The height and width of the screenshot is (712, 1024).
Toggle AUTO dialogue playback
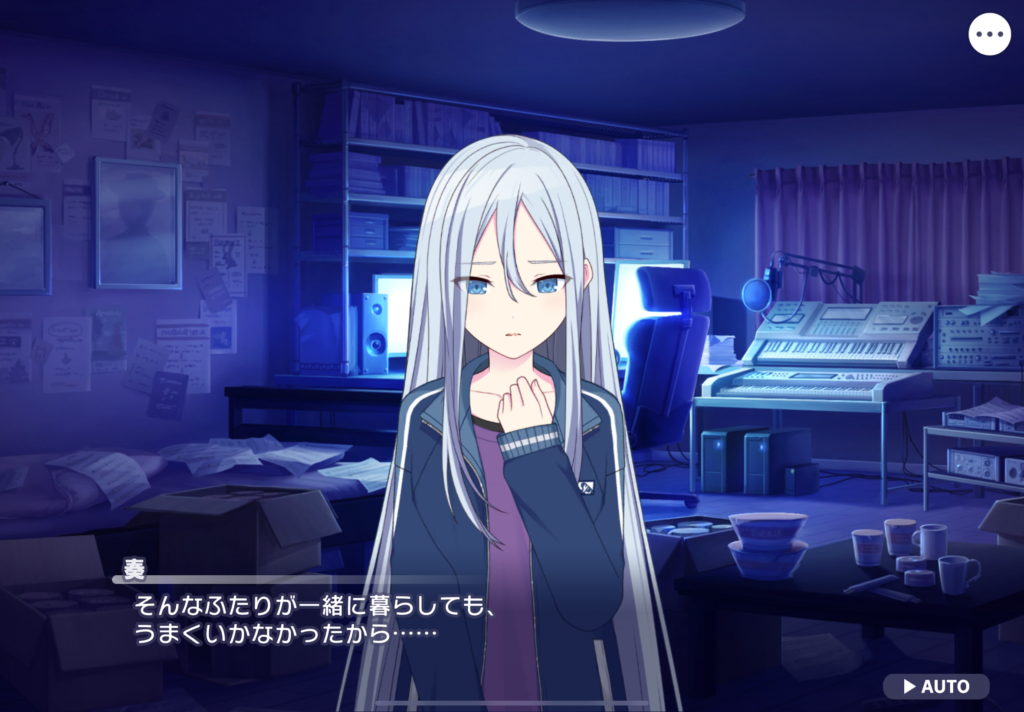click(x=936, y=686)
